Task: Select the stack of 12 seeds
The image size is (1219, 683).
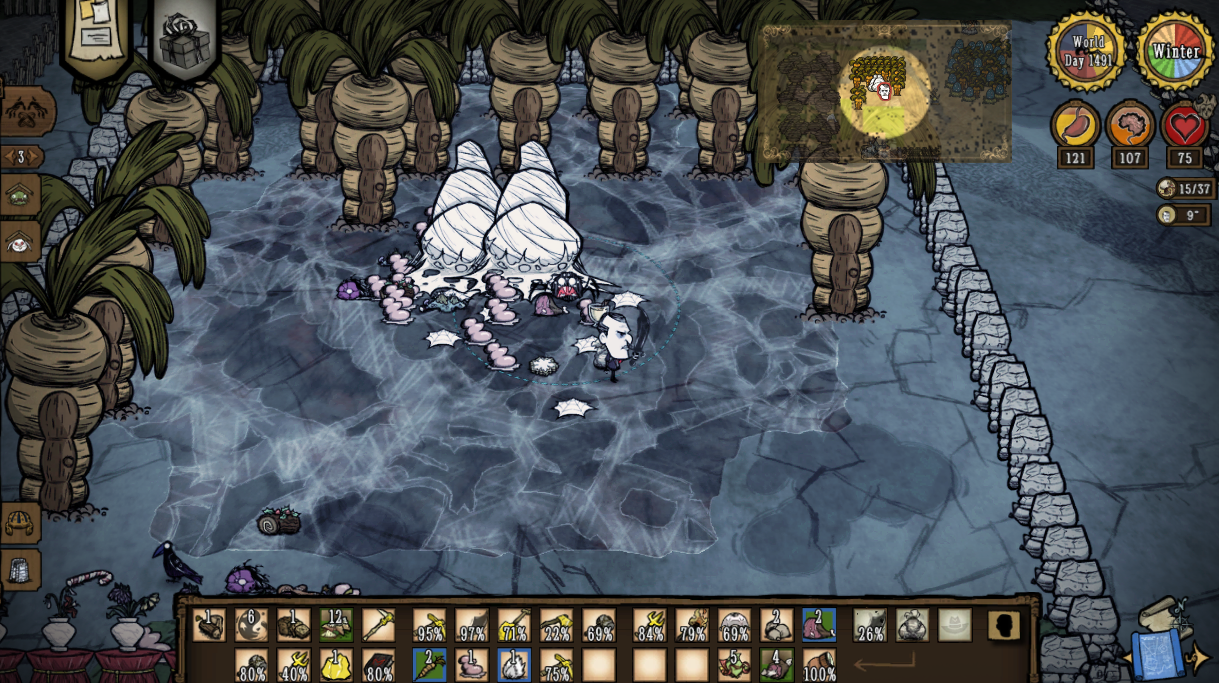Action: tap(336, 625)
